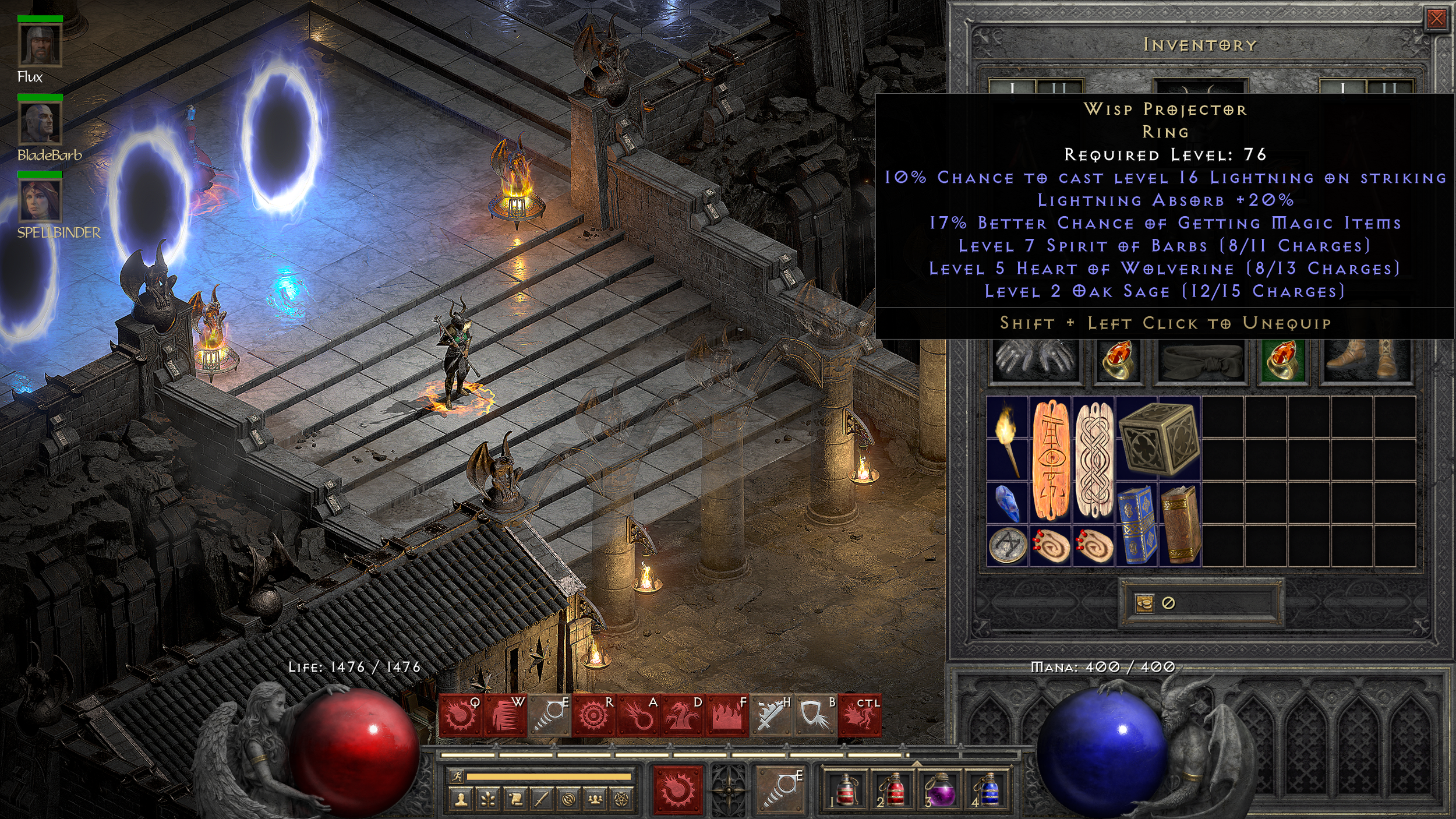Open the character sheet mini-panel button
Screen dimensions: 1456x819
pyautogui.click(x=461, y=800)
